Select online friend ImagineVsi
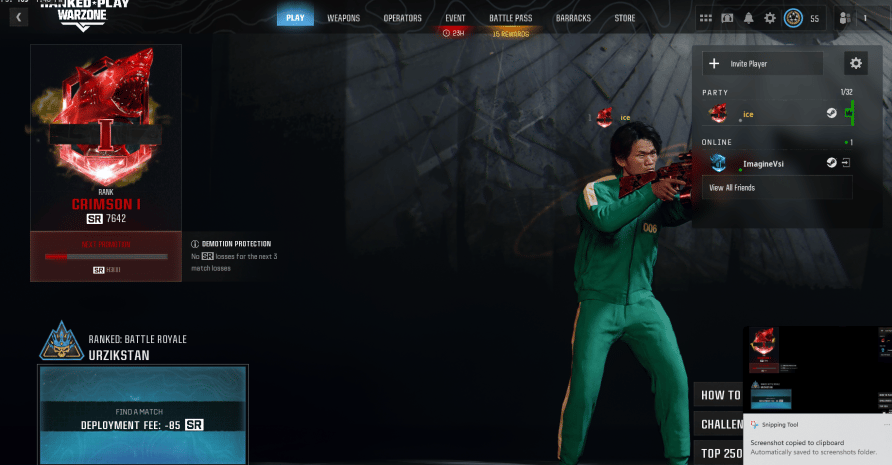 pos(770,163)
